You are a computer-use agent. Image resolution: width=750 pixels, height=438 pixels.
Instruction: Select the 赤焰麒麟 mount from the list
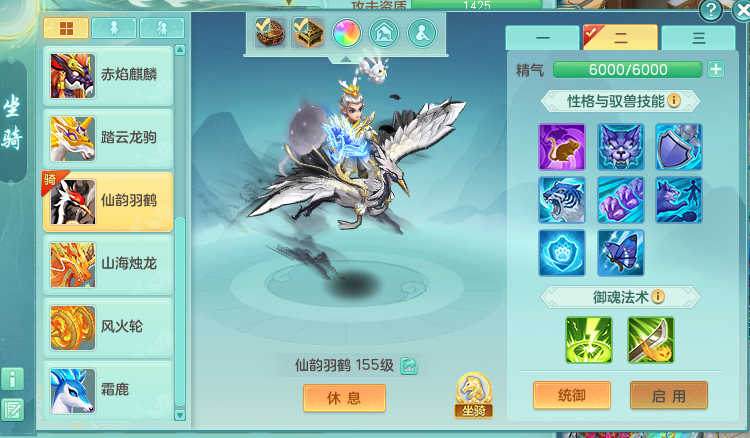click(x=108, y=74)
